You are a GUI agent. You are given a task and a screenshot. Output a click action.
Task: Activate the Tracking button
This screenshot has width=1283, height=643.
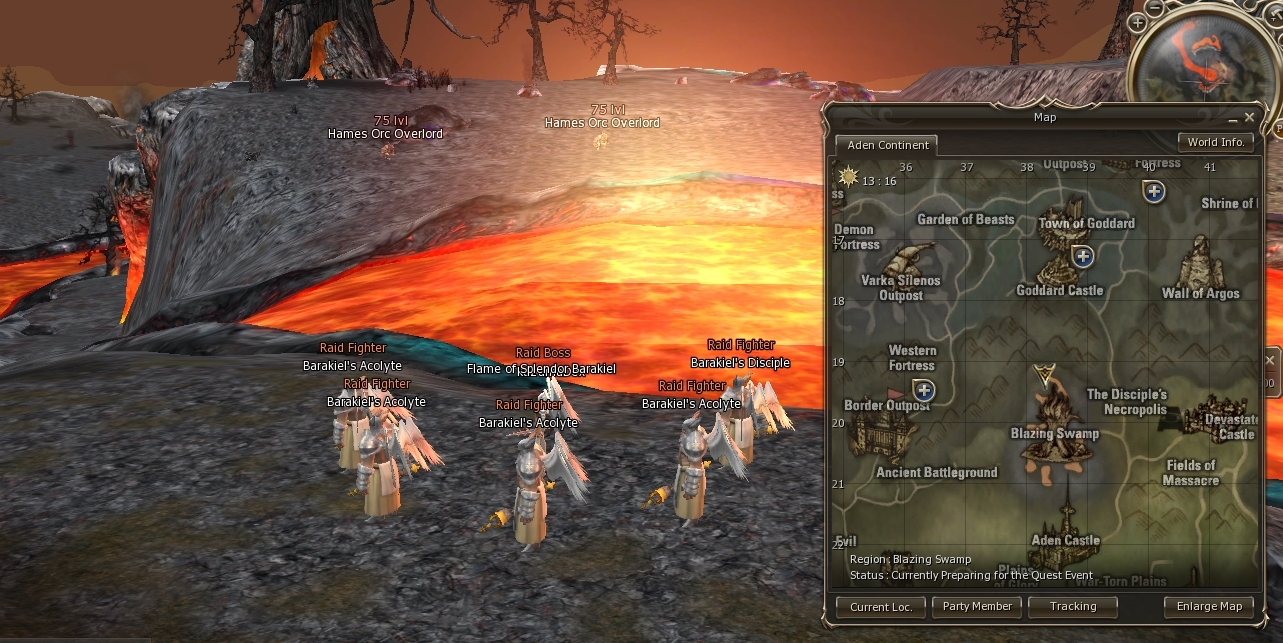click(1073, 606)
